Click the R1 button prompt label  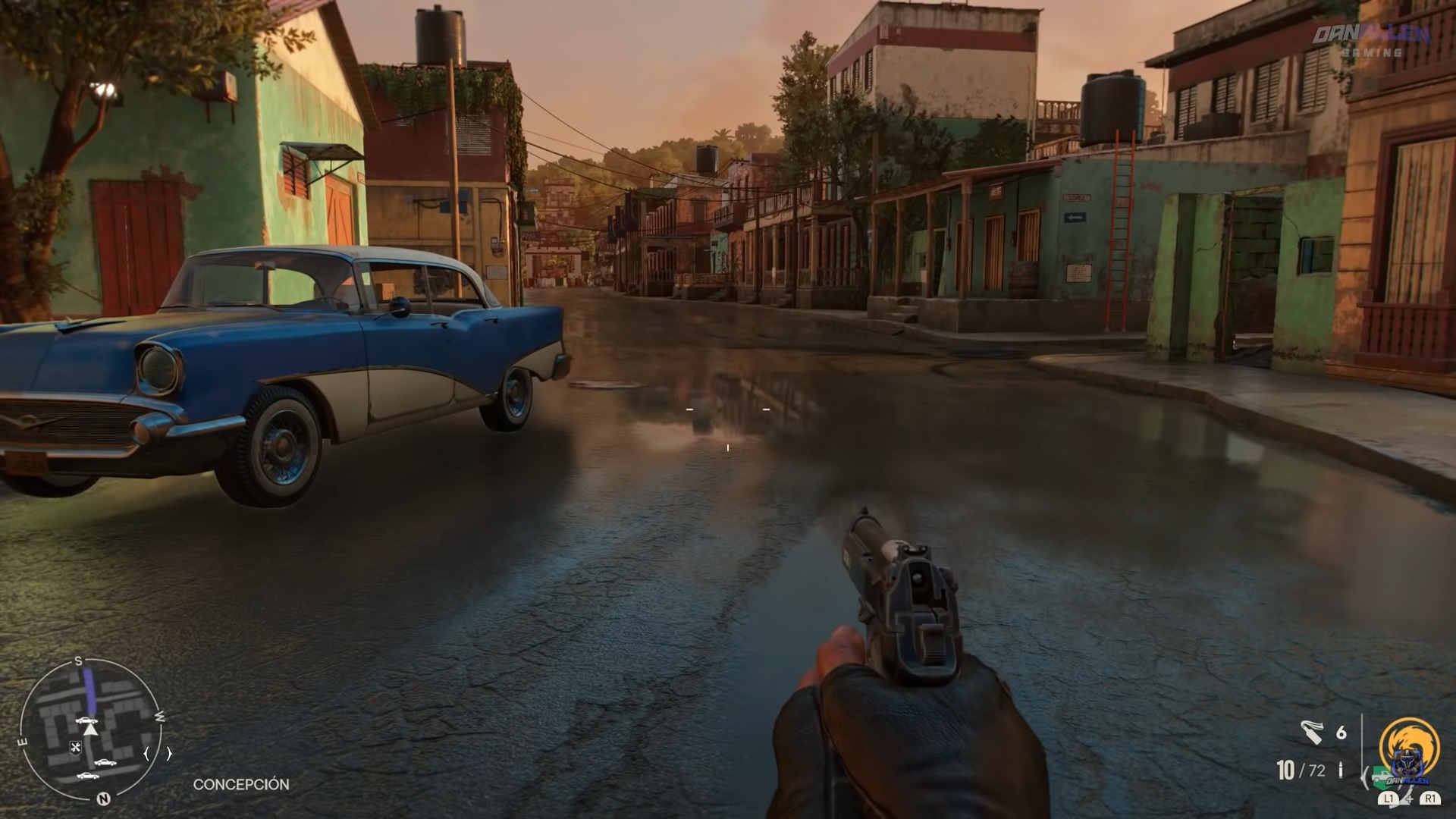pos(1429,799)
